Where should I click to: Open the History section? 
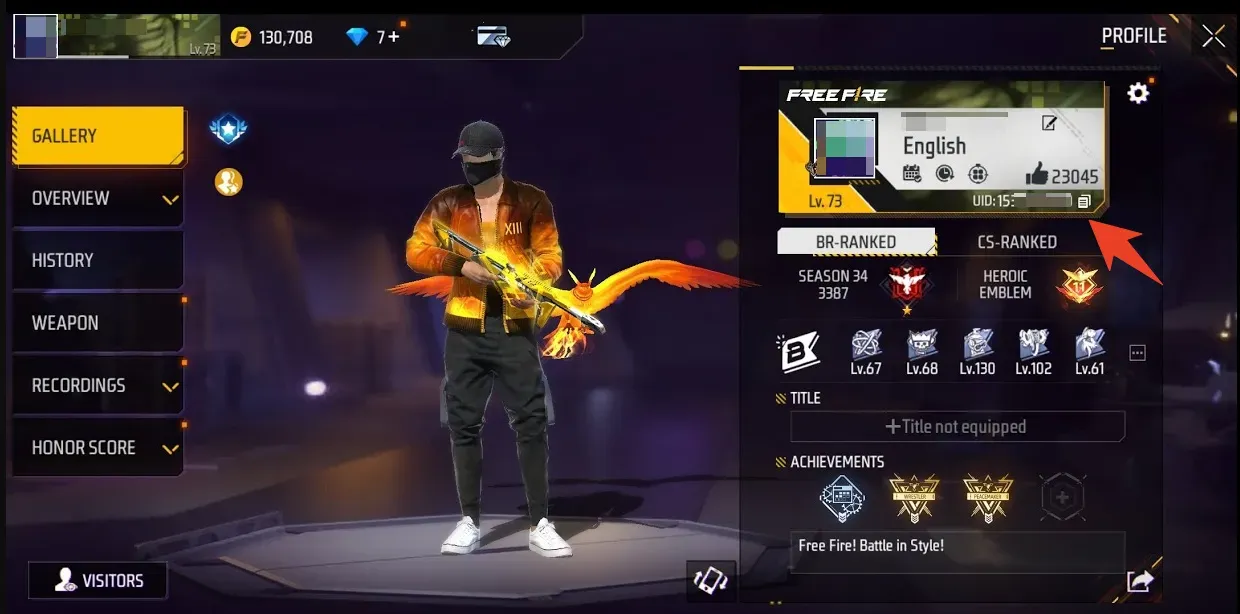point(97,260)
